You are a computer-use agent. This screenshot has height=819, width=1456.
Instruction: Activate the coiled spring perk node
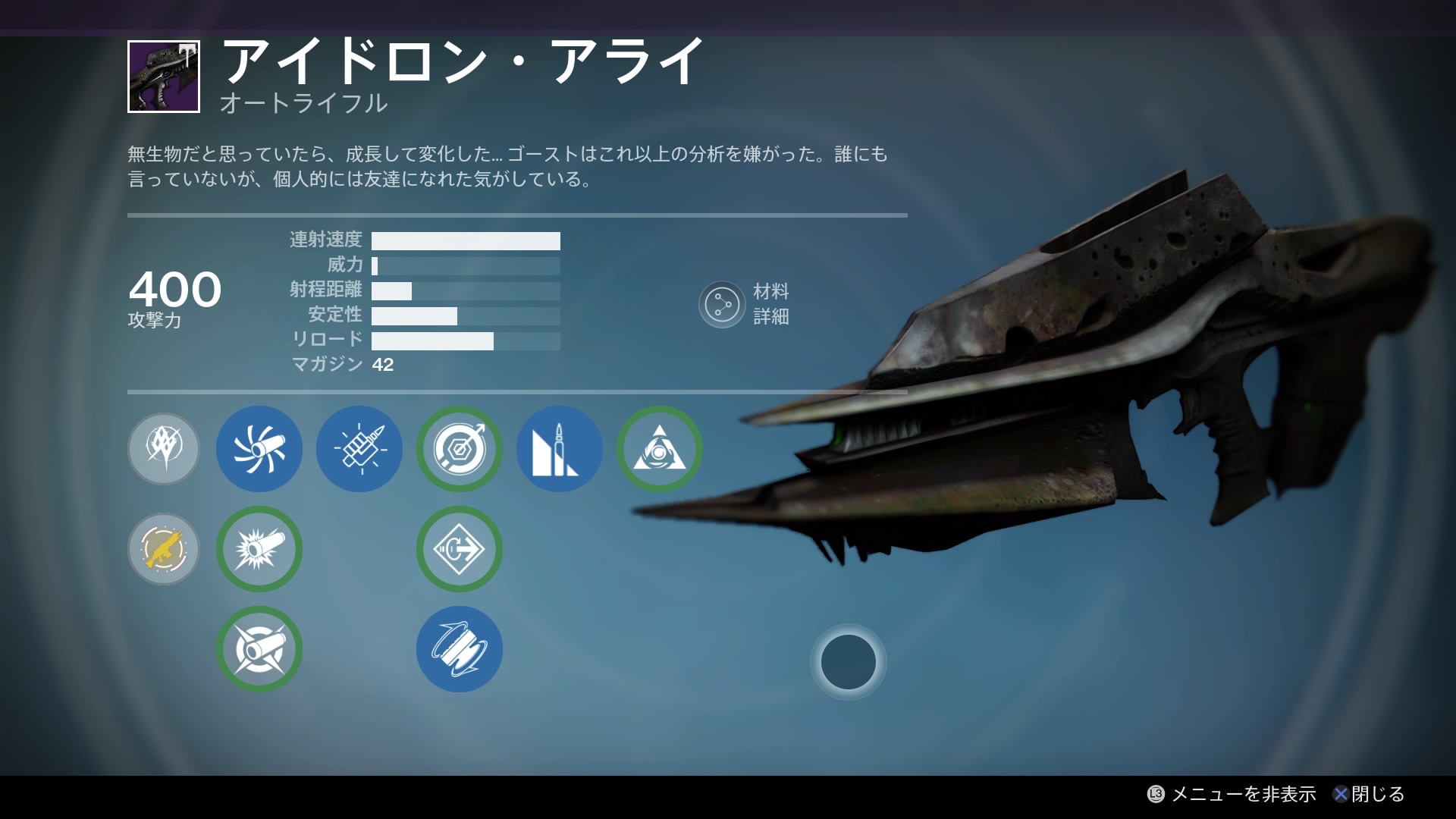click(460, 649)
